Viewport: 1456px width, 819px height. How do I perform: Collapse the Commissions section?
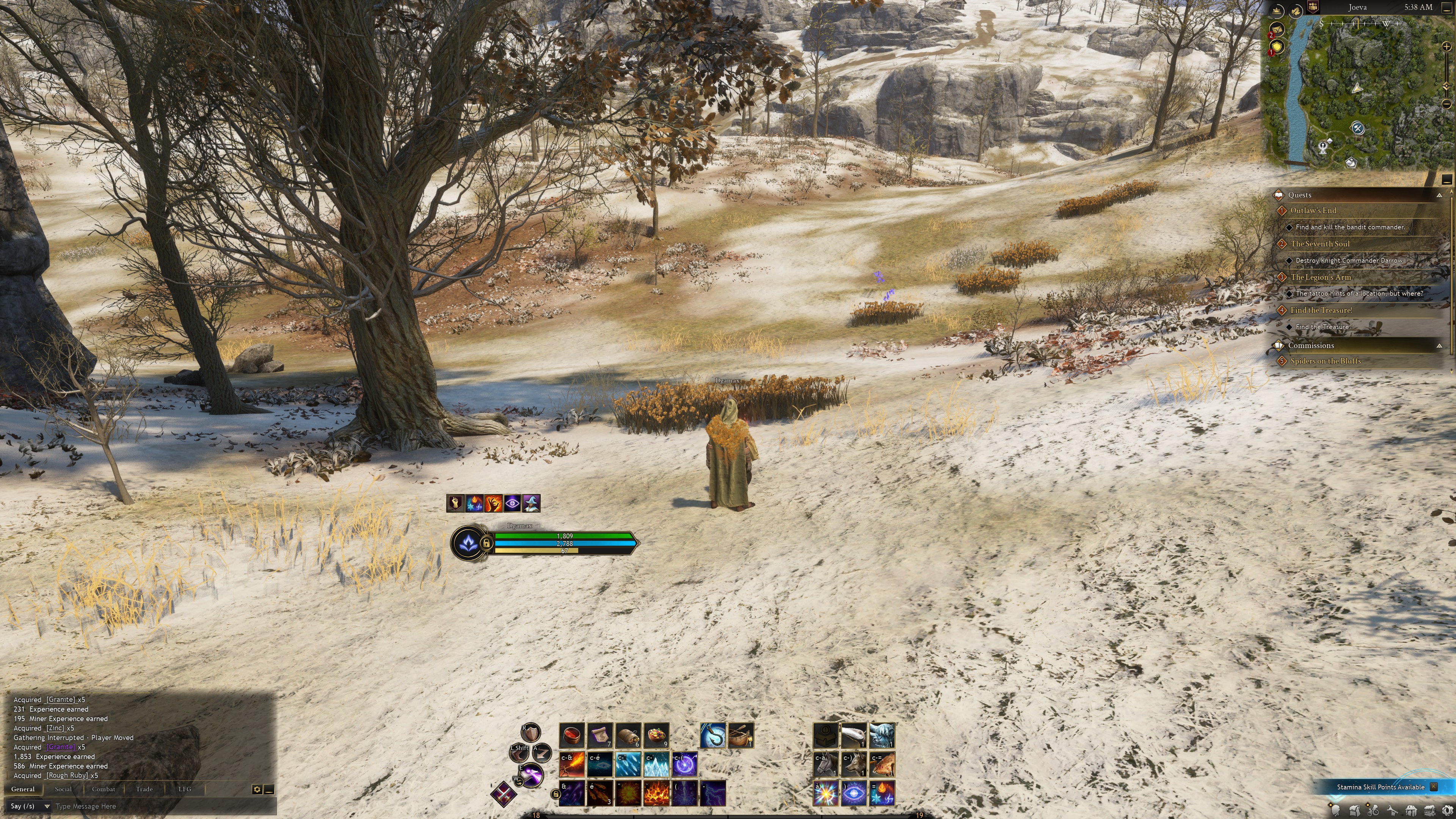[x=1439, y=346]
